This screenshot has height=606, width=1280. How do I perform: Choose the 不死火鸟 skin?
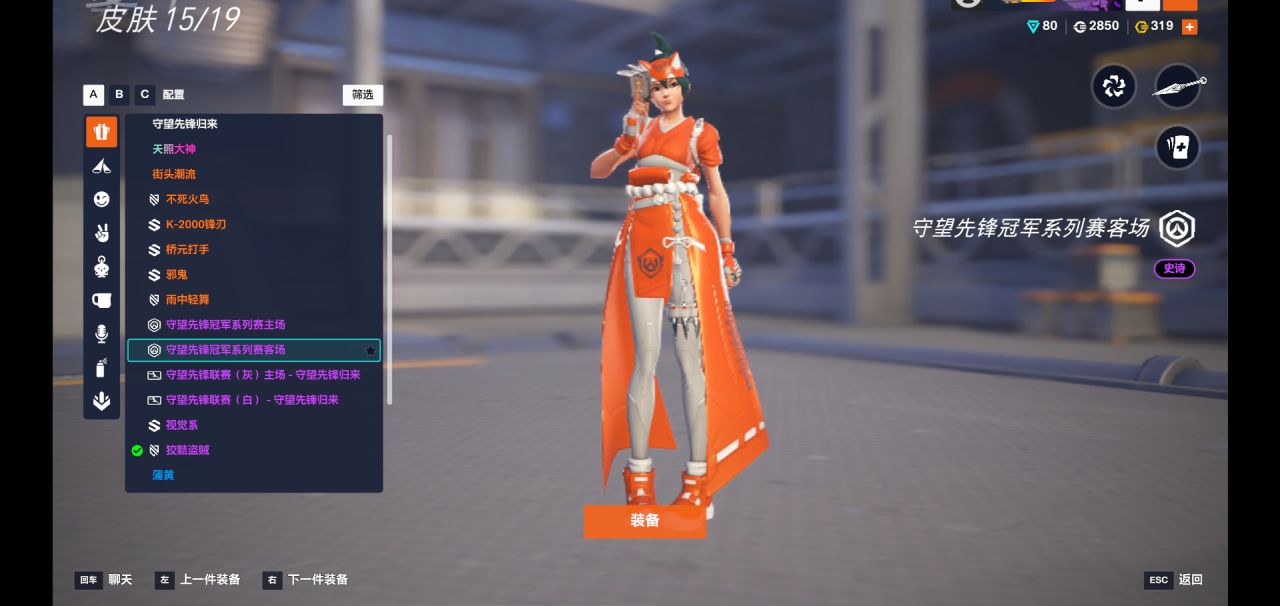187,199
